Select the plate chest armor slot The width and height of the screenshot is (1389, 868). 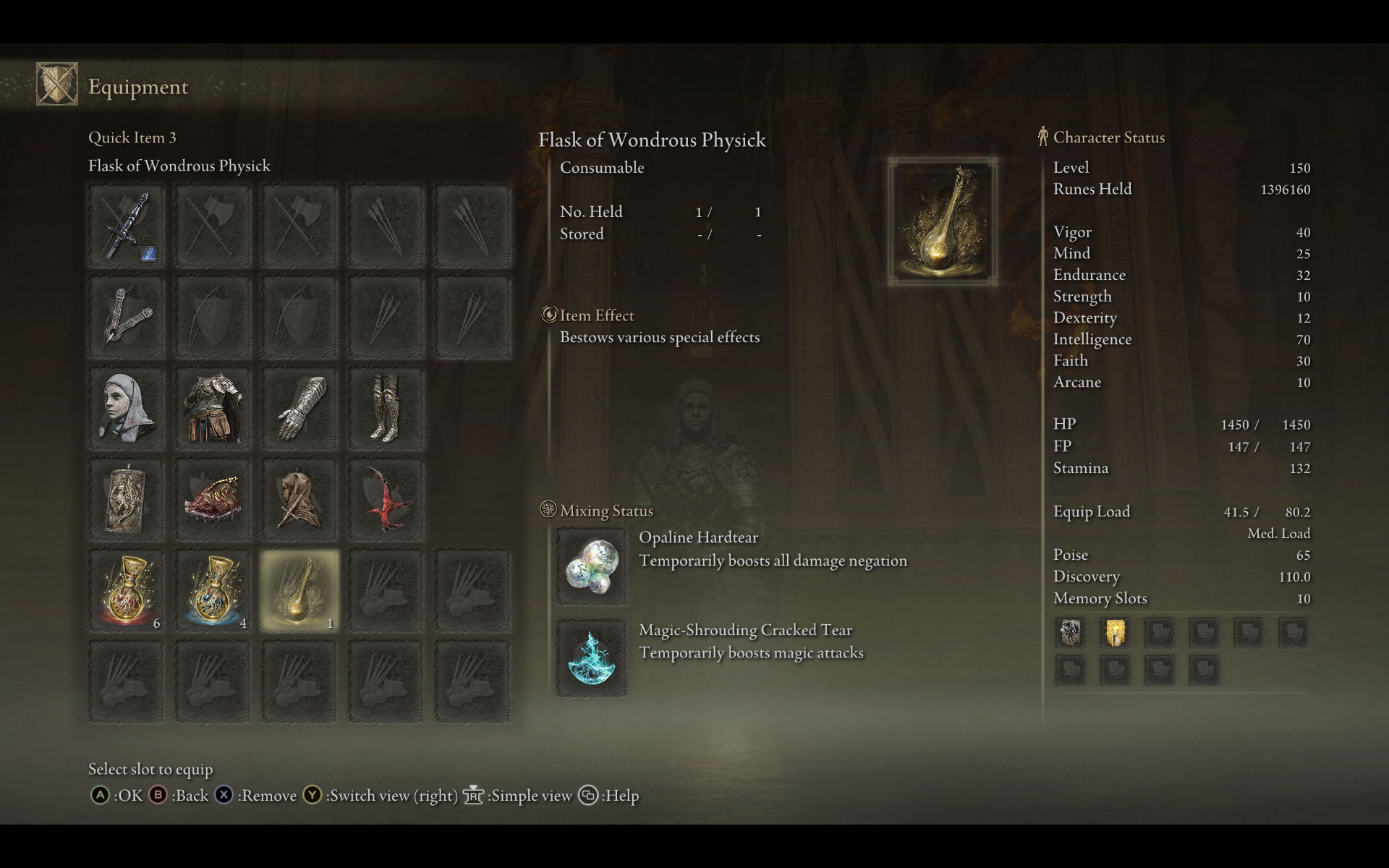pyautogui.click(x=213, y=409)
